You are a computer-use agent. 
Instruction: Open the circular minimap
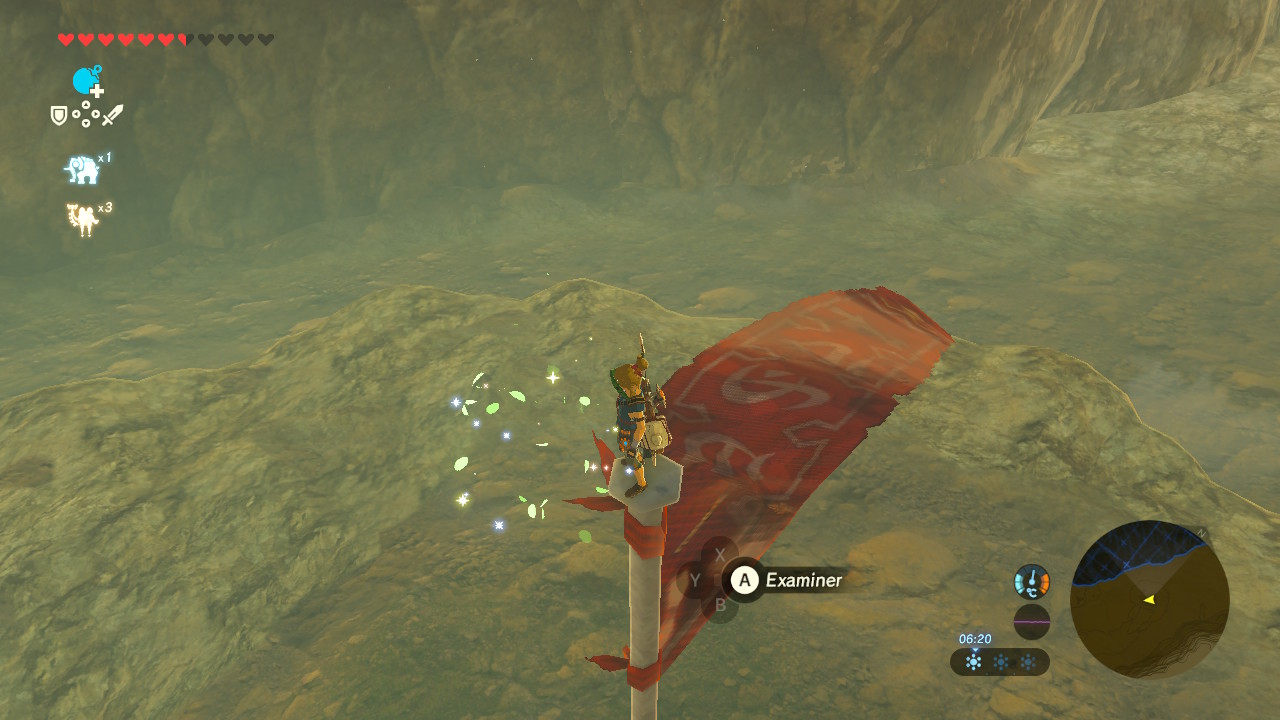[1149, 599]
